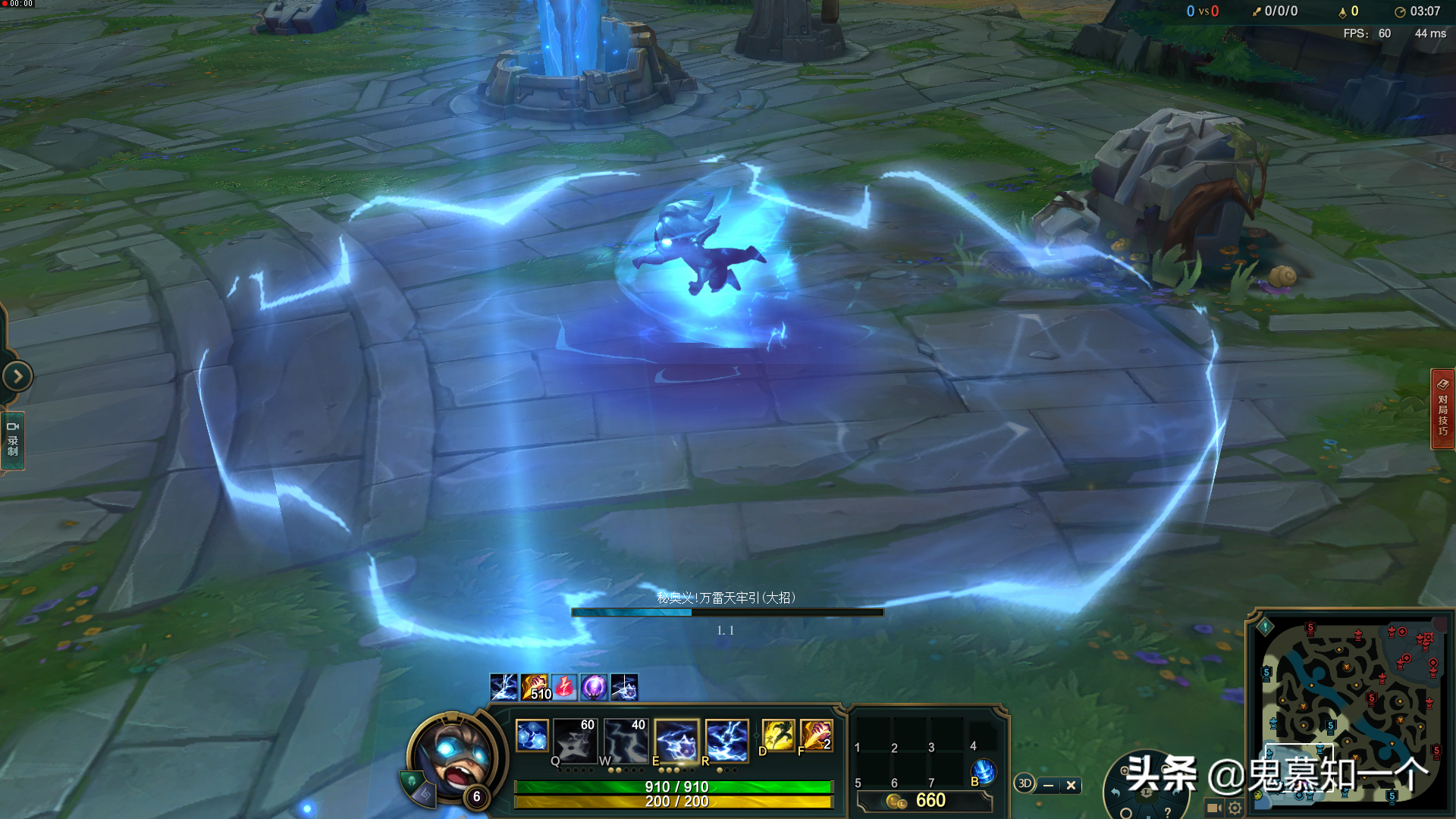The height and width of the screenshot is (819, 1456).
Task: Open the gear settings next to minimap
Action: coord(1235,808)
